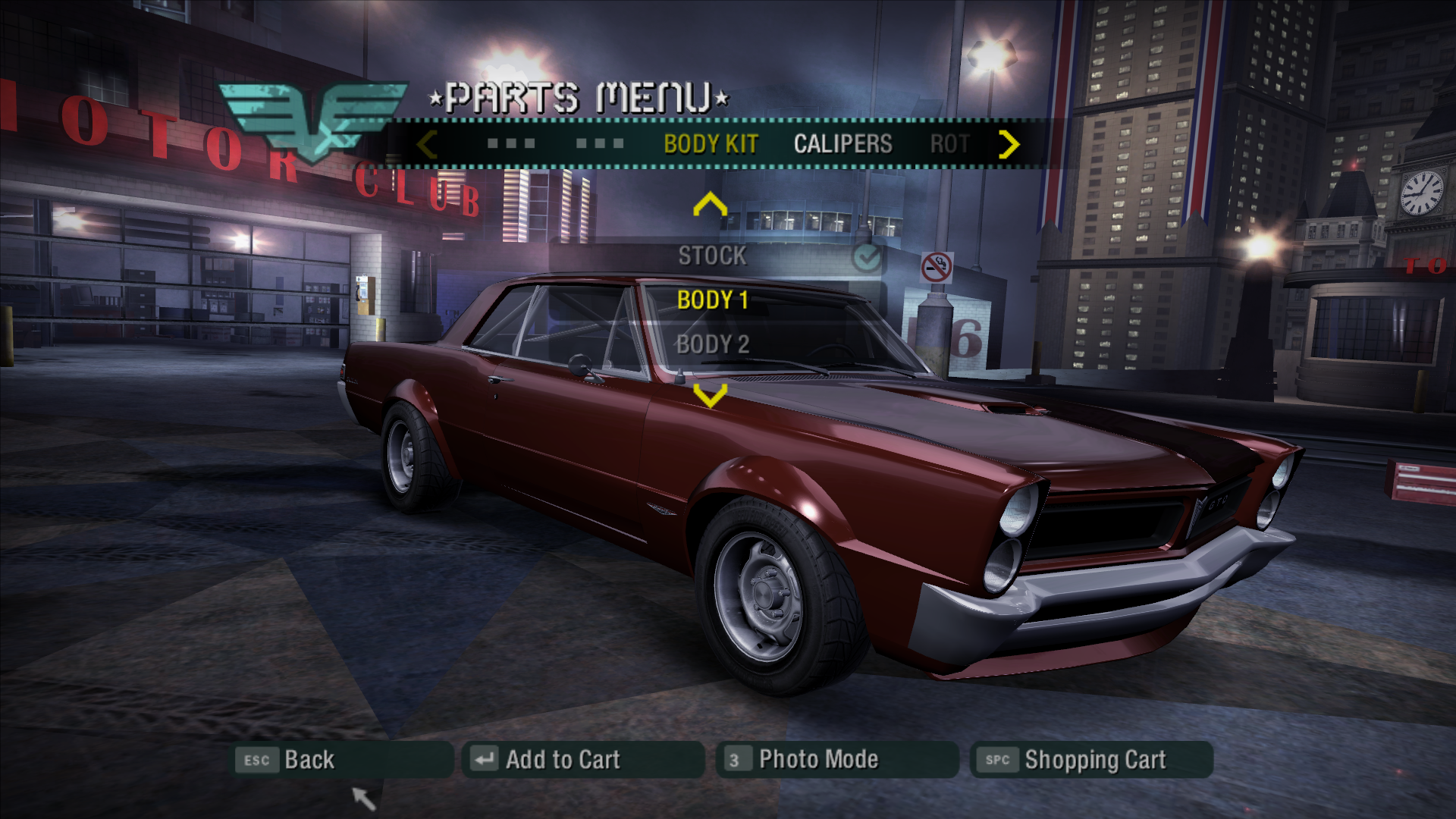
Task: Choose the Stock body kit option
Action: 712,256
